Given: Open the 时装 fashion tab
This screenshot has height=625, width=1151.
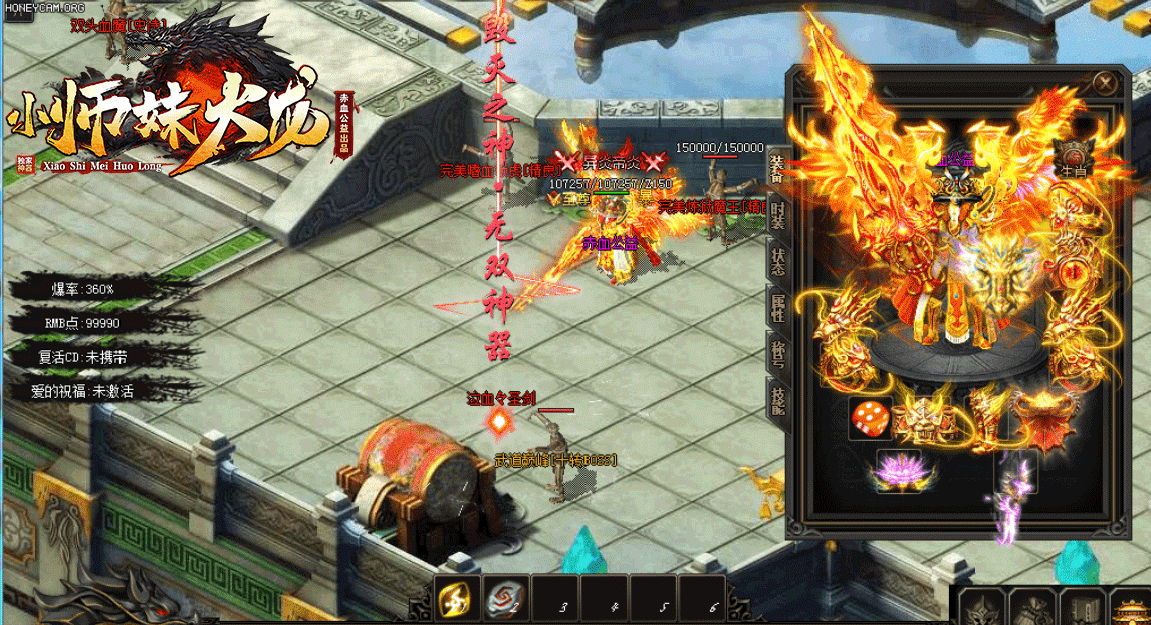Looking at the screenshot, I should point(777,214).
